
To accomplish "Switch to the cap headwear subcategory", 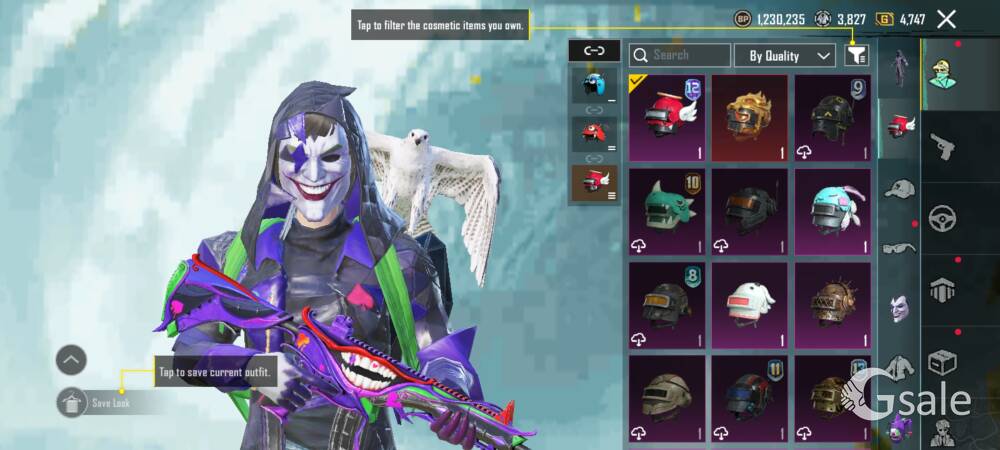I will 900,188.
